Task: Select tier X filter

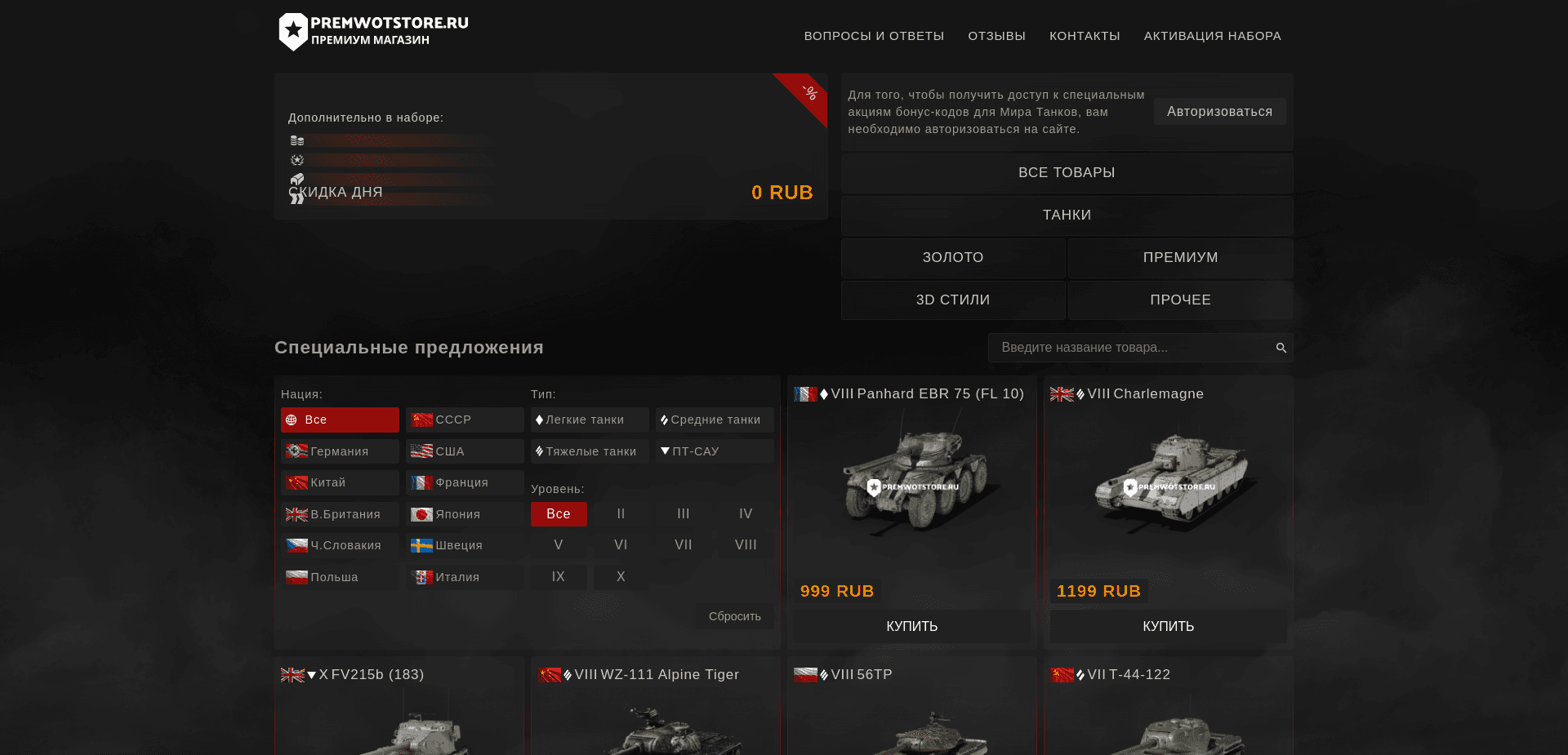Action: click(620, 576)
